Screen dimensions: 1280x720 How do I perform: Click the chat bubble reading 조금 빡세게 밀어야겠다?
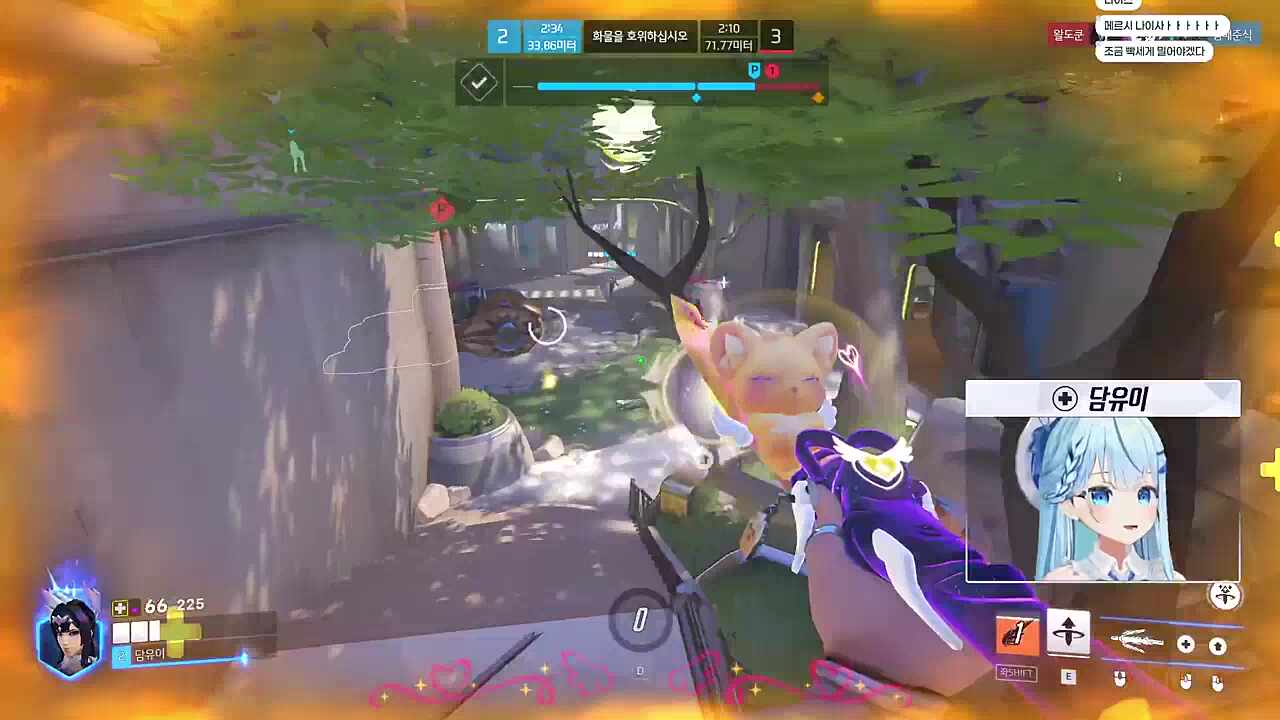point(1154,51)
